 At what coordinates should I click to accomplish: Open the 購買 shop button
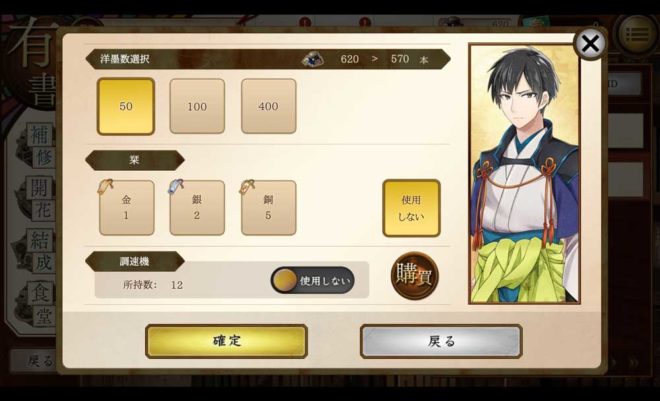[414, 273]
